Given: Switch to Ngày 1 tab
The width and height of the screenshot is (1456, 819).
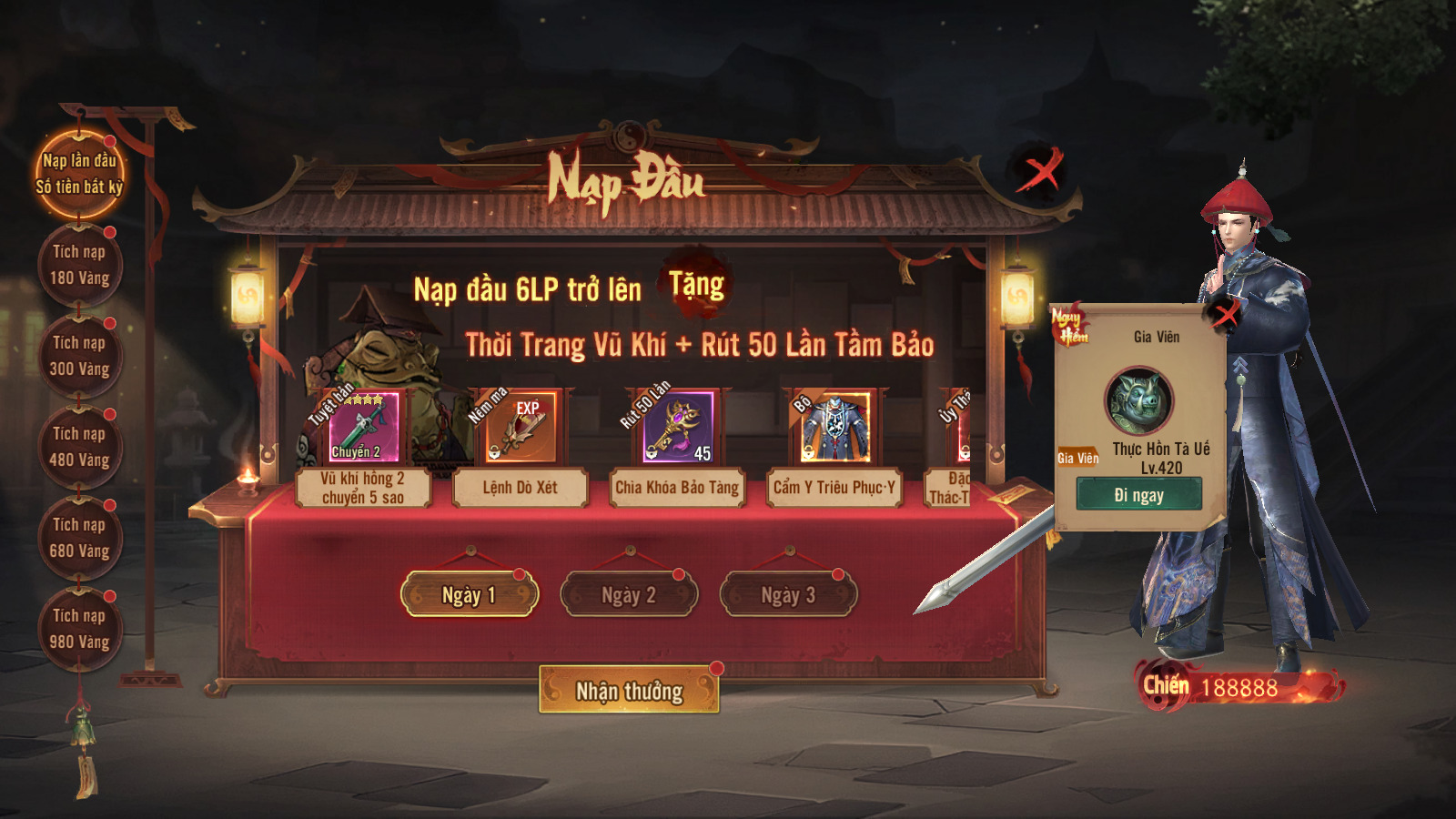Looking at the screenshot, I should pos(469,595).
